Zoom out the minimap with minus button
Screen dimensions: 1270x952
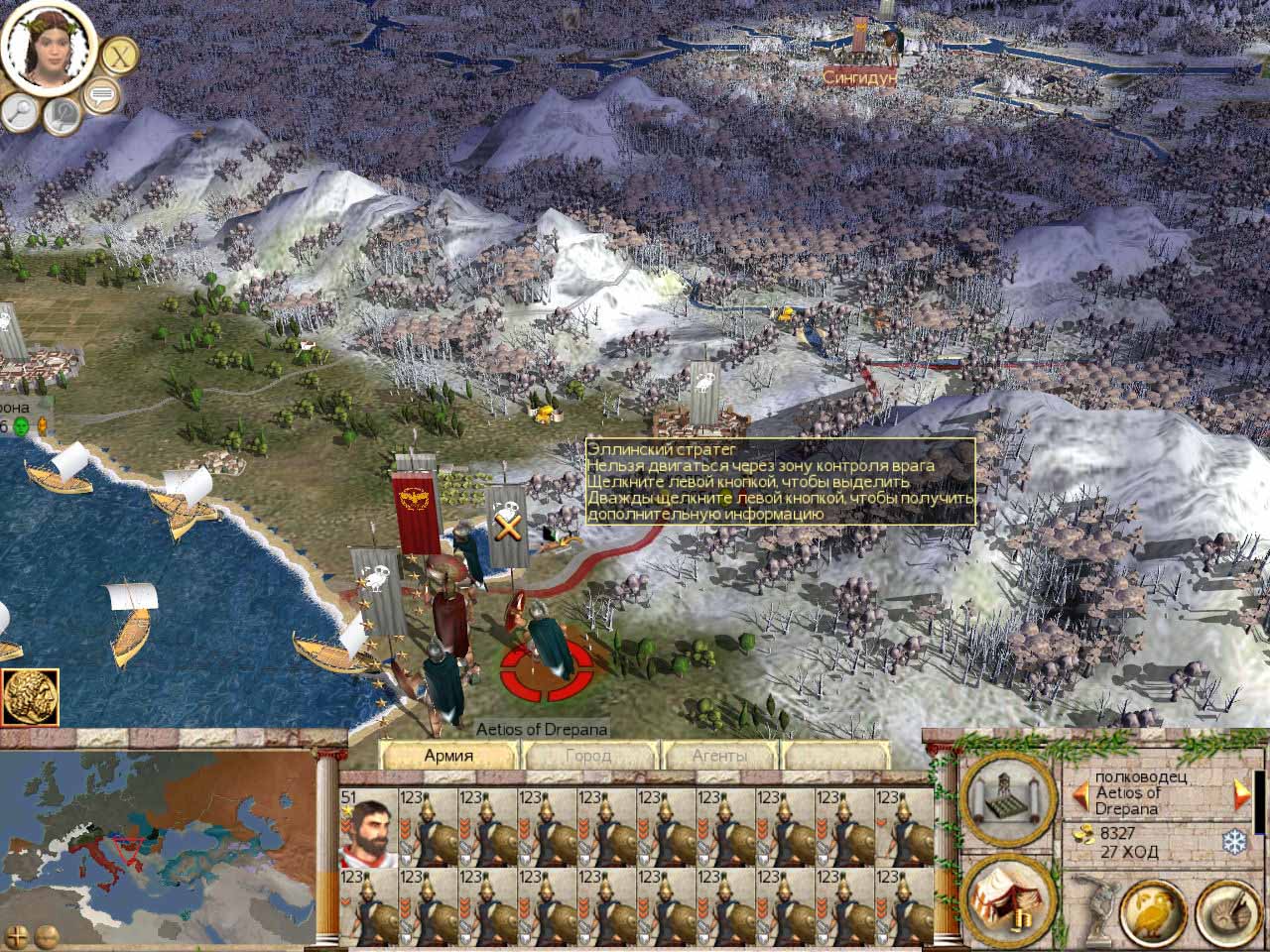(45, 935)
